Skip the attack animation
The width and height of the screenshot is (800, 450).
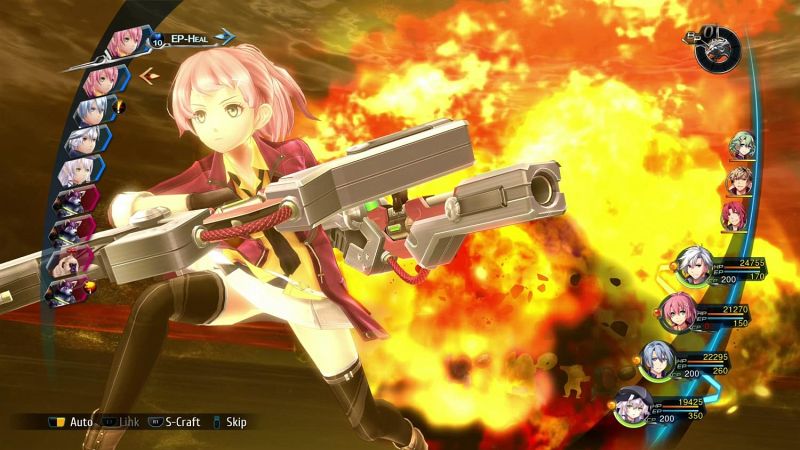pyautogui.click(x=229, y=422)
